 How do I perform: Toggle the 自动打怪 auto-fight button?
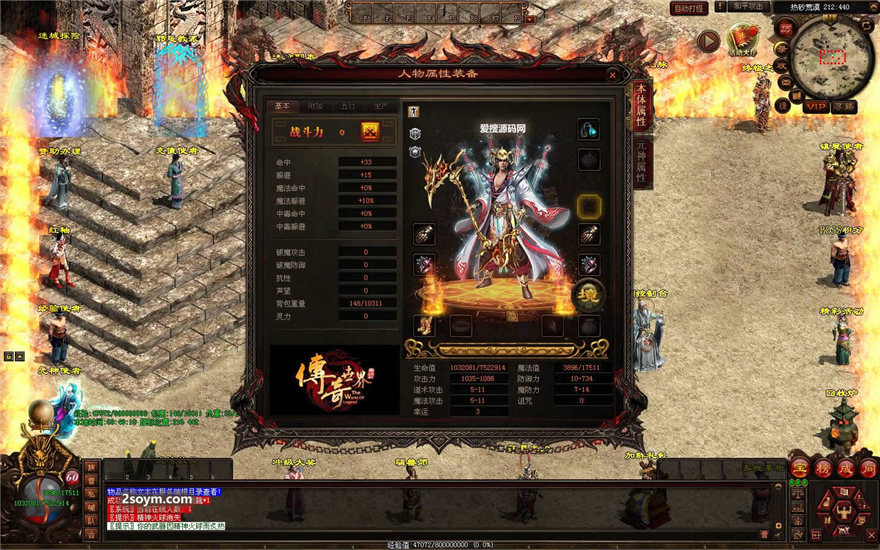(689, 8)
